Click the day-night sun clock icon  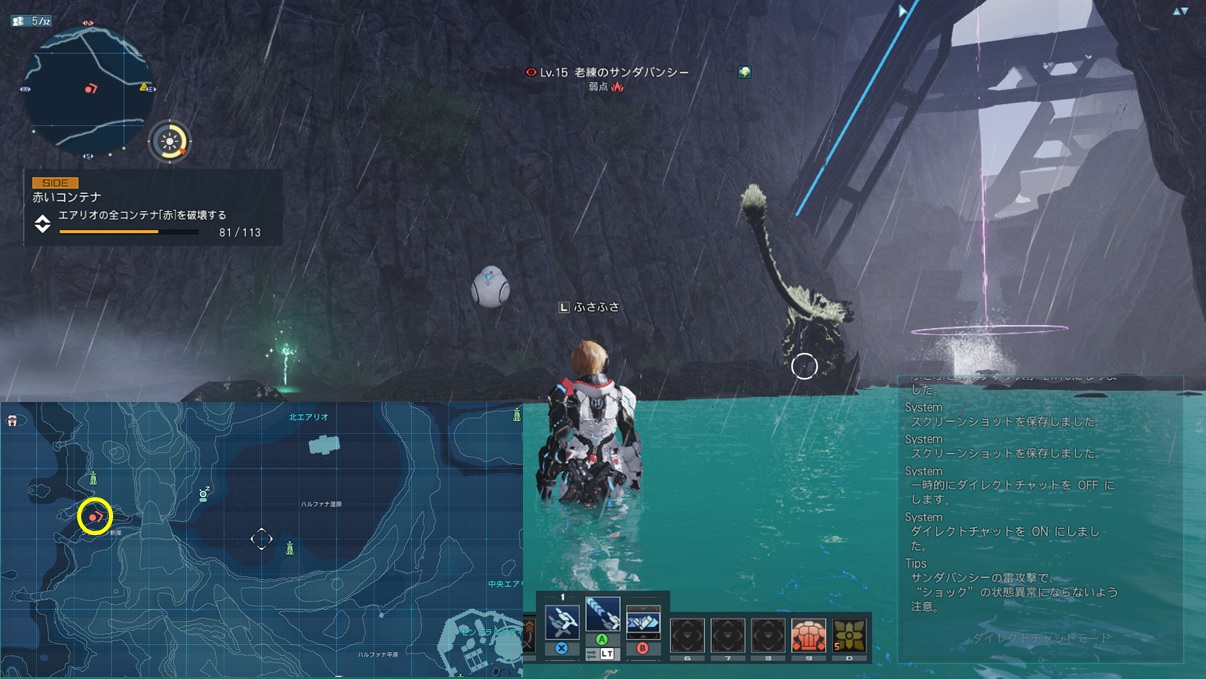tap(171, 141)
